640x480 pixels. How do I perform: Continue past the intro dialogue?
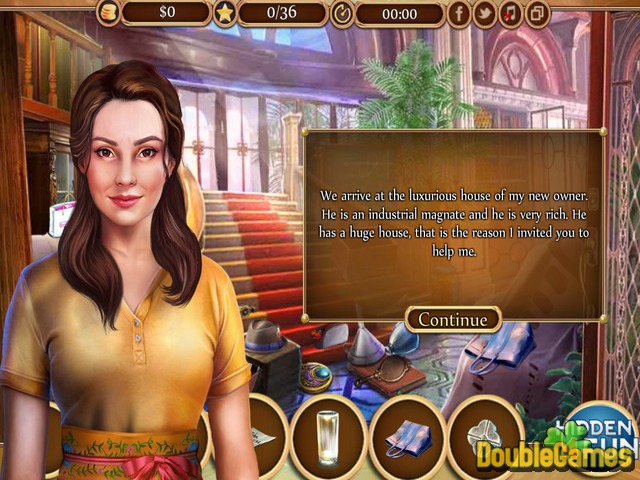(x=452, y=319)
